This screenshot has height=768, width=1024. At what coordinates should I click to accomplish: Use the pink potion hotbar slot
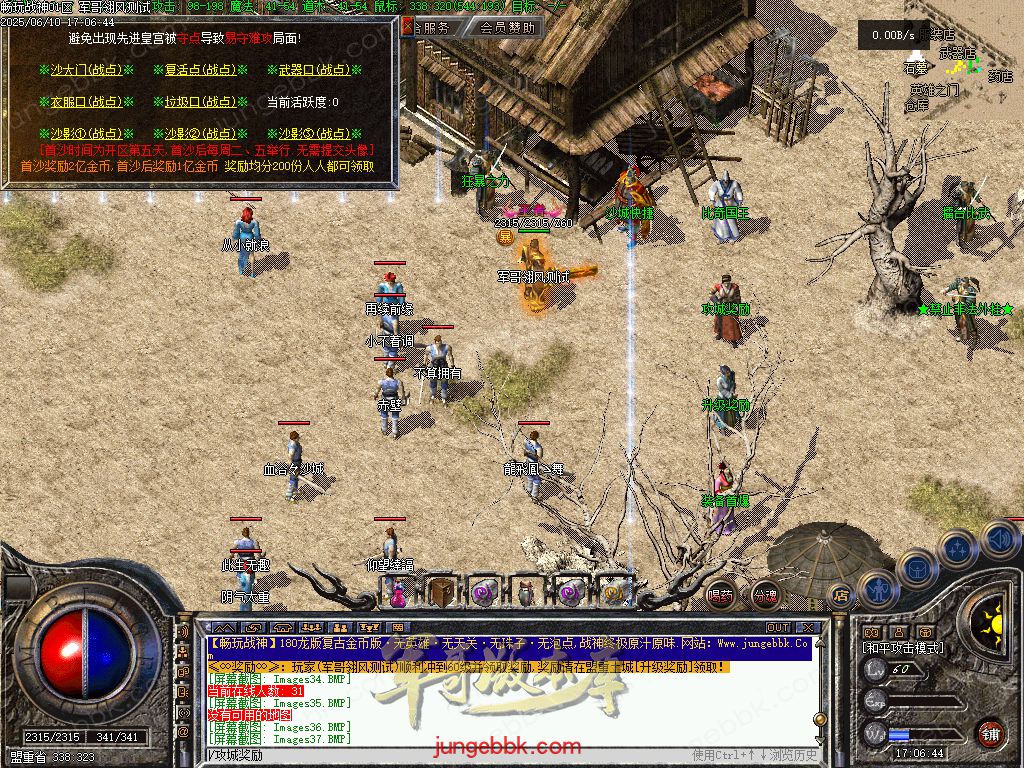point(397,594)
